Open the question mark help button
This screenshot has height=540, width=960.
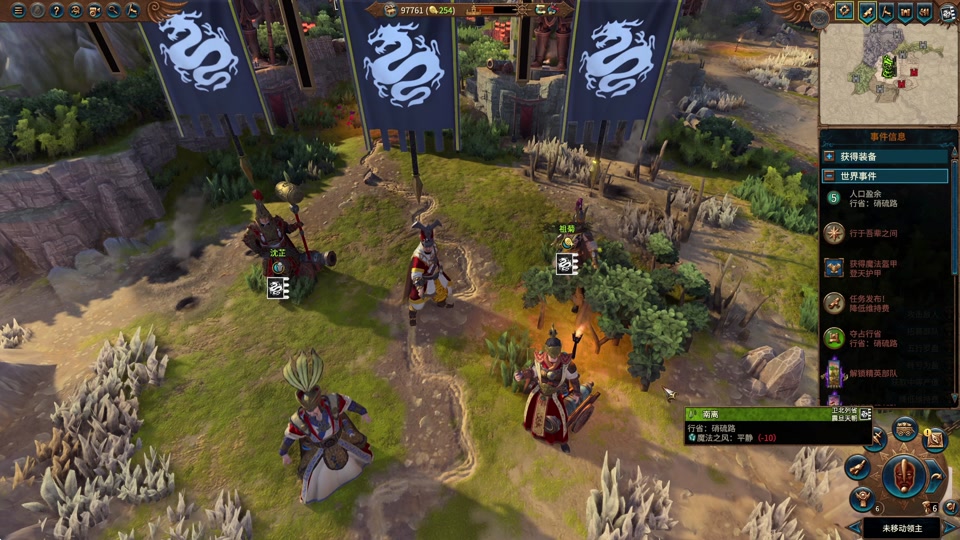(x=56, y=11)
